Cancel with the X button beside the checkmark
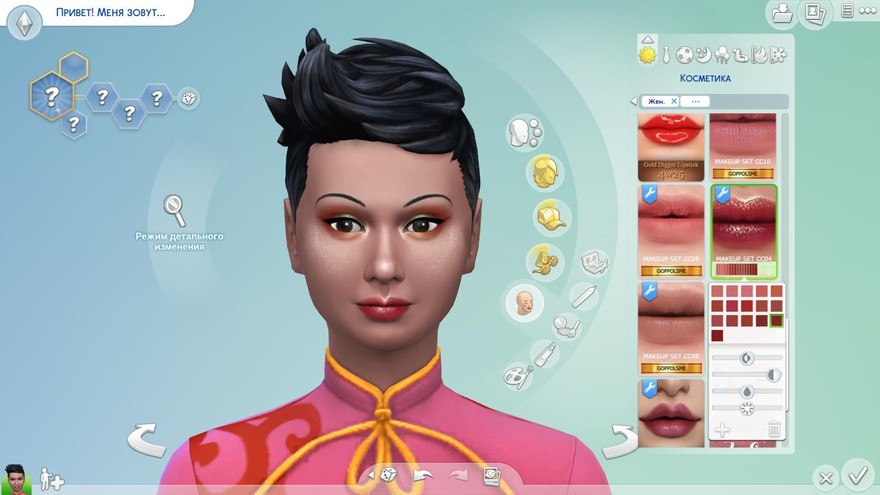The width and height of the screenshot is (880, 495). 824,477
